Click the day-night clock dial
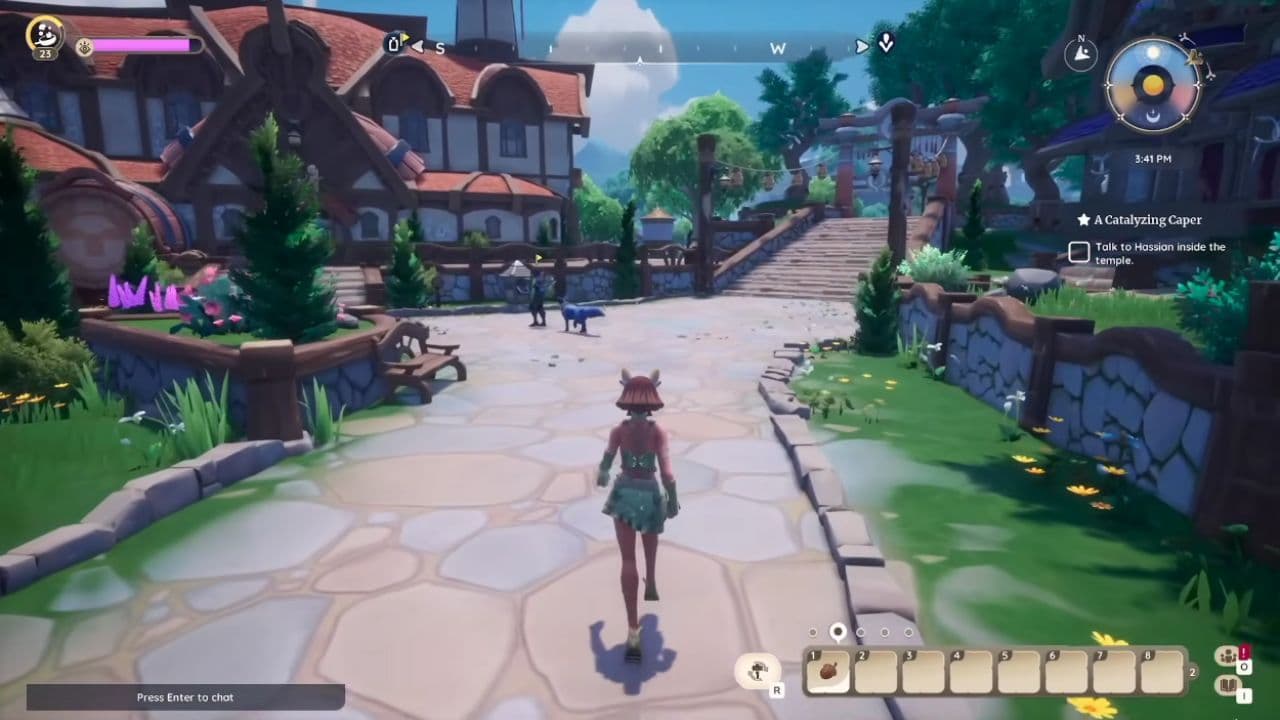The image size is (1280, 720). (x=1153, y=85)
